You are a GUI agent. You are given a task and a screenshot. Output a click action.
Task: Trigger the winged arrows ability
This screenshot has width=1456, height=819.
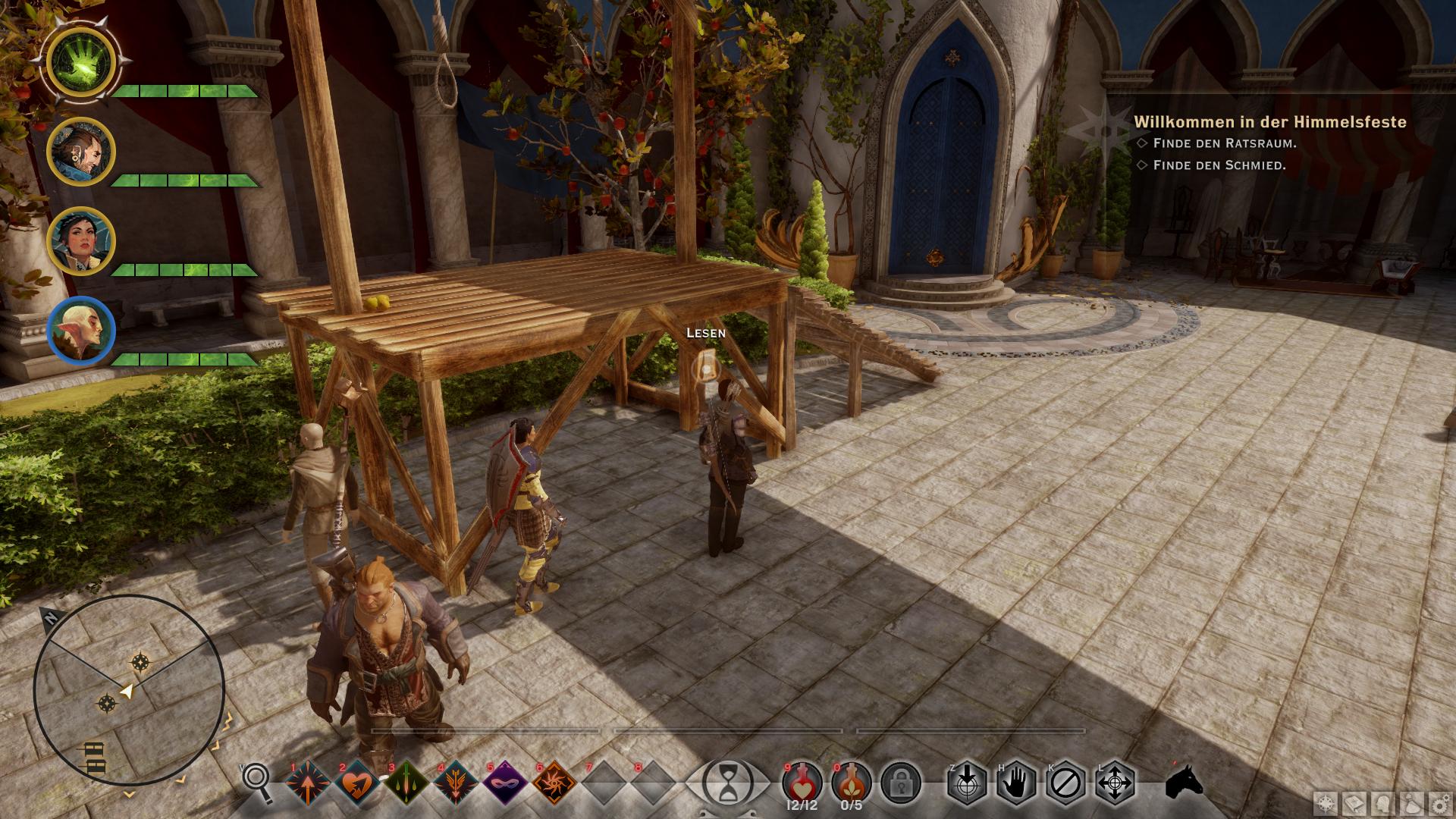pyautogui.click(x=455, y=783)
